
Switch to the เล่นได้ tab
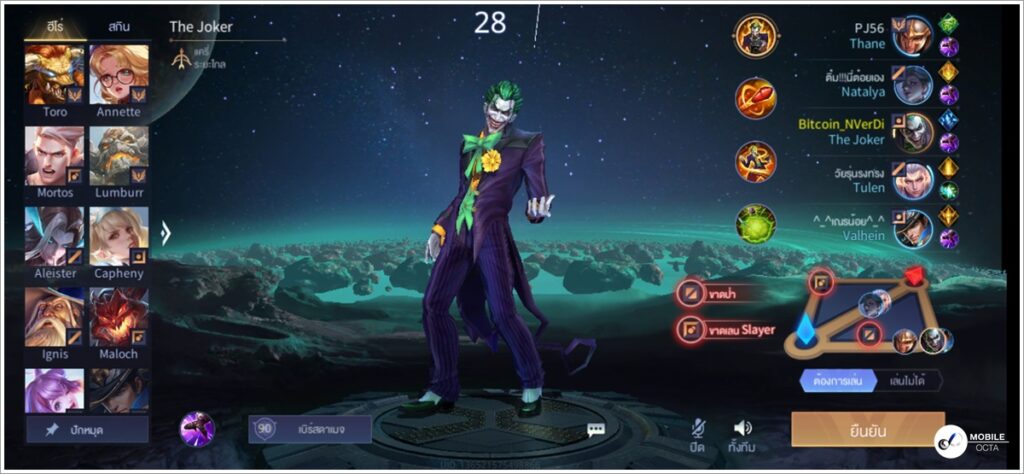tap(908, 380)
